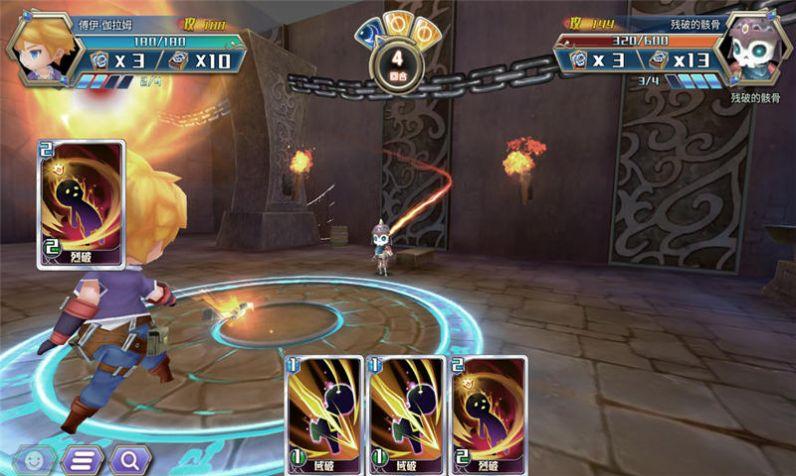Click the round 4 turn counter emblem

coord(397,66)
